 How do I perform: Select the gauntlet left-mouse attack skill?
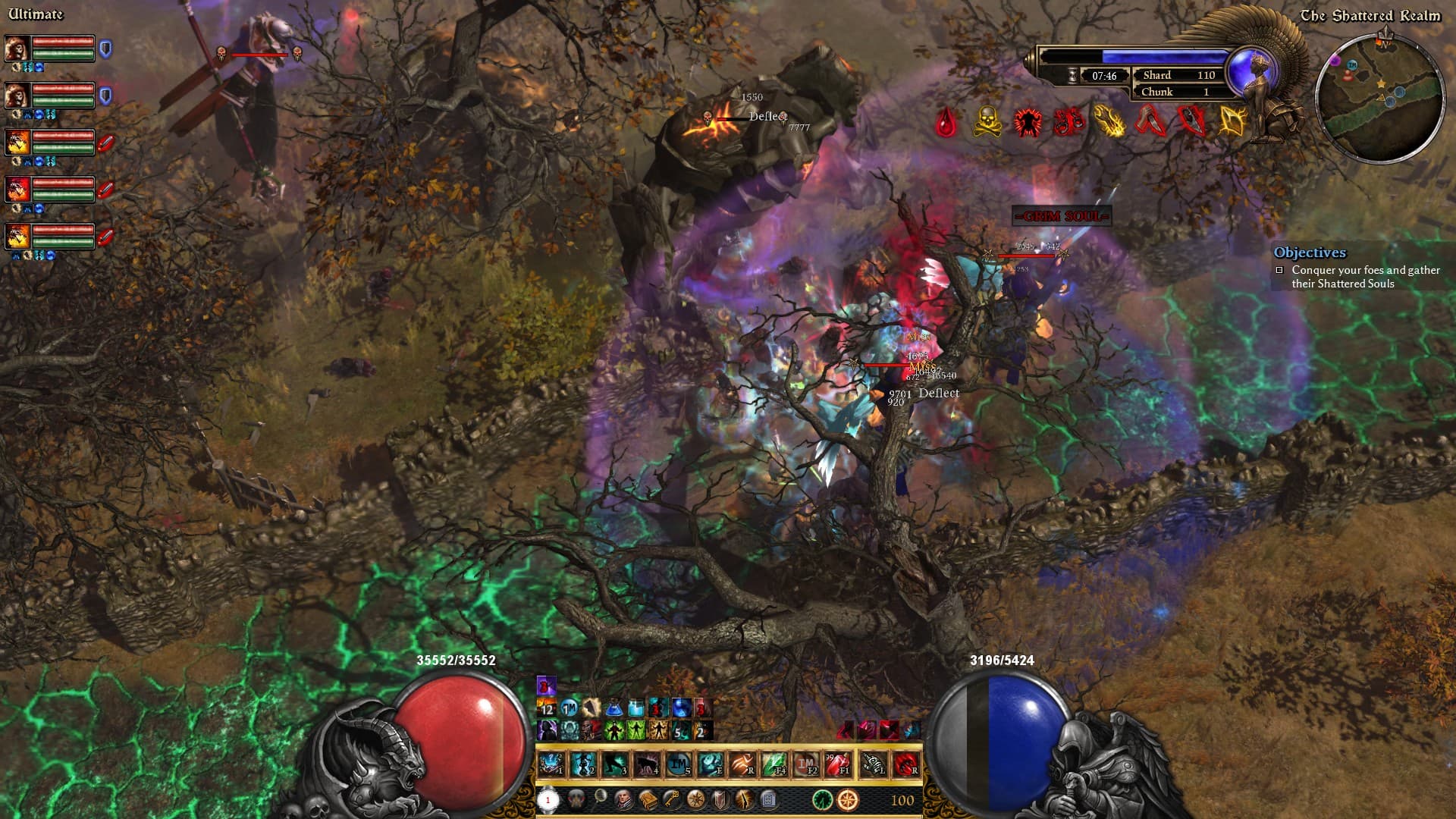point(874,764)
